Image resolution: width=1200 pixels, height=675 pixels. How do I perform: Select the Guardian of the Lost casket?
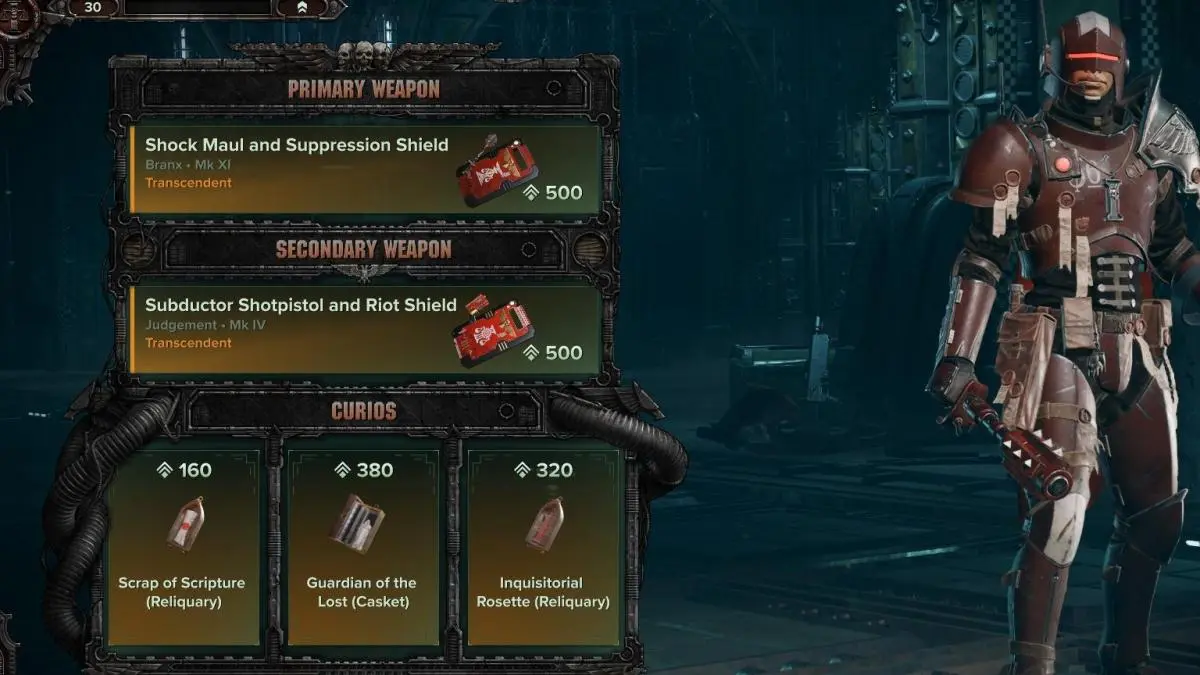[362, 546]
